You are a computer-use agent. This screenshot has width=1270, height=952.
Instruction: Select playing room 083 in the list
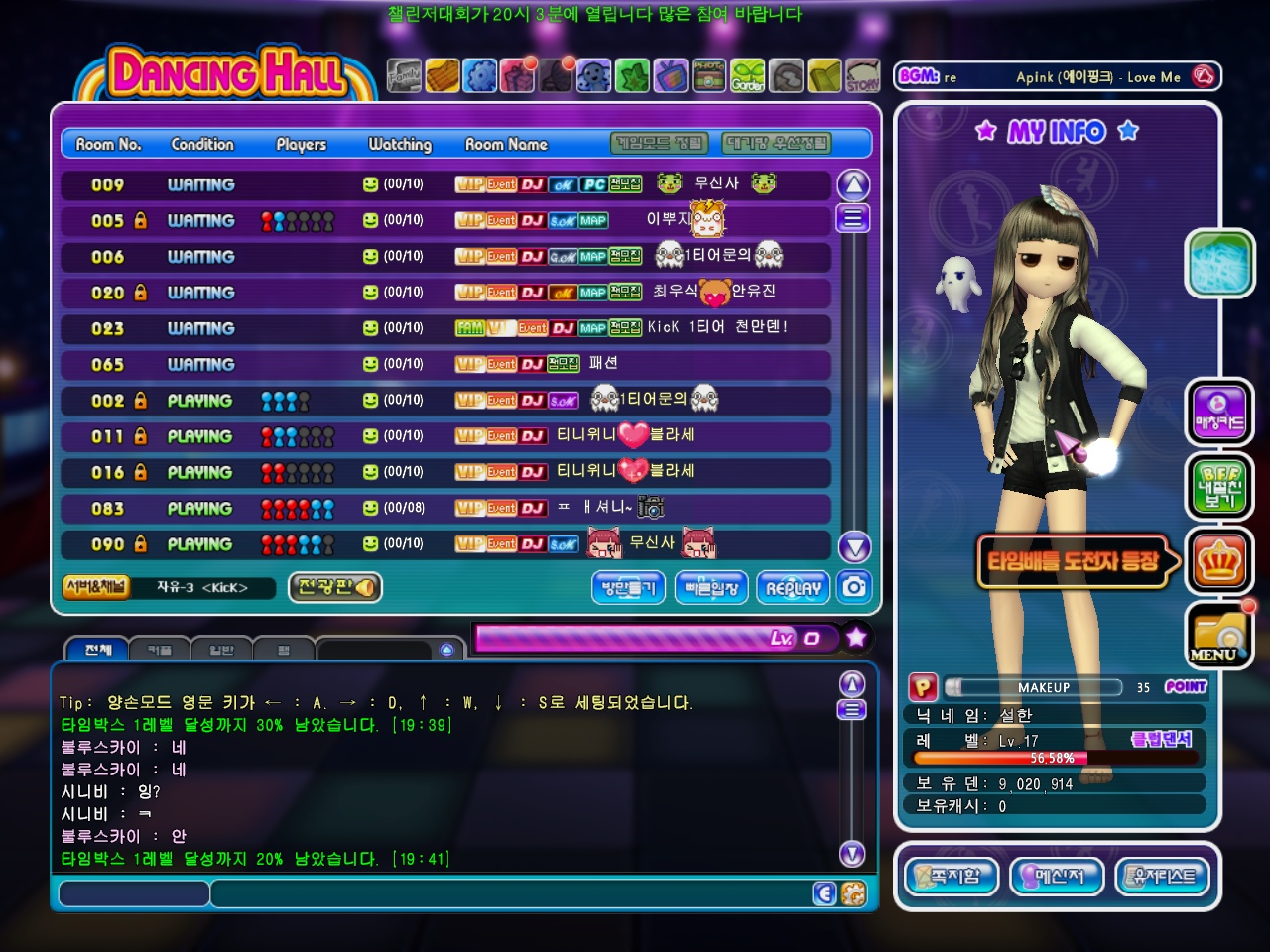tap(444, 509)
